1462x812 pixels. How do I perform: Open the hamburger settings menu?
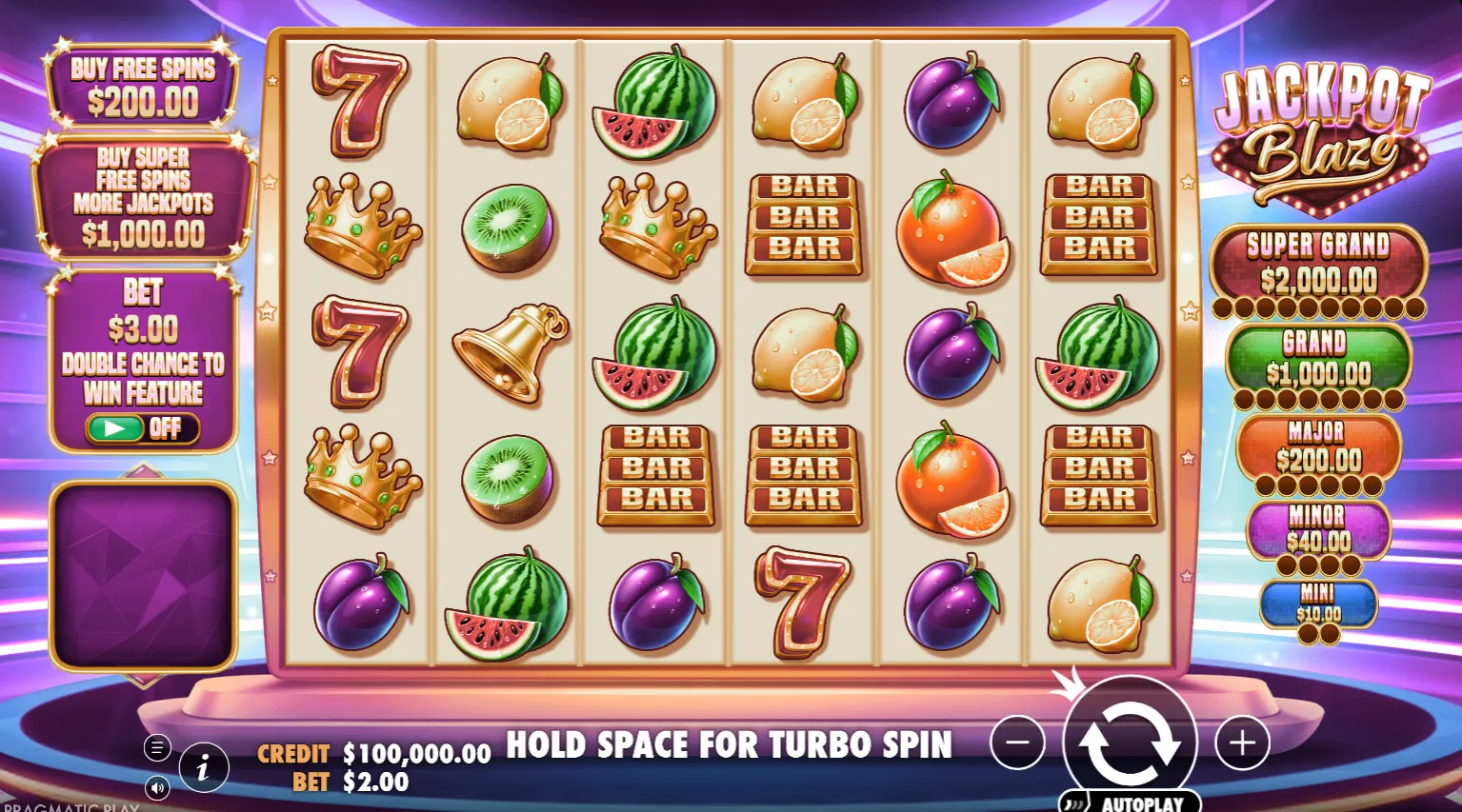pyautogui.click(x=157, y=747)
